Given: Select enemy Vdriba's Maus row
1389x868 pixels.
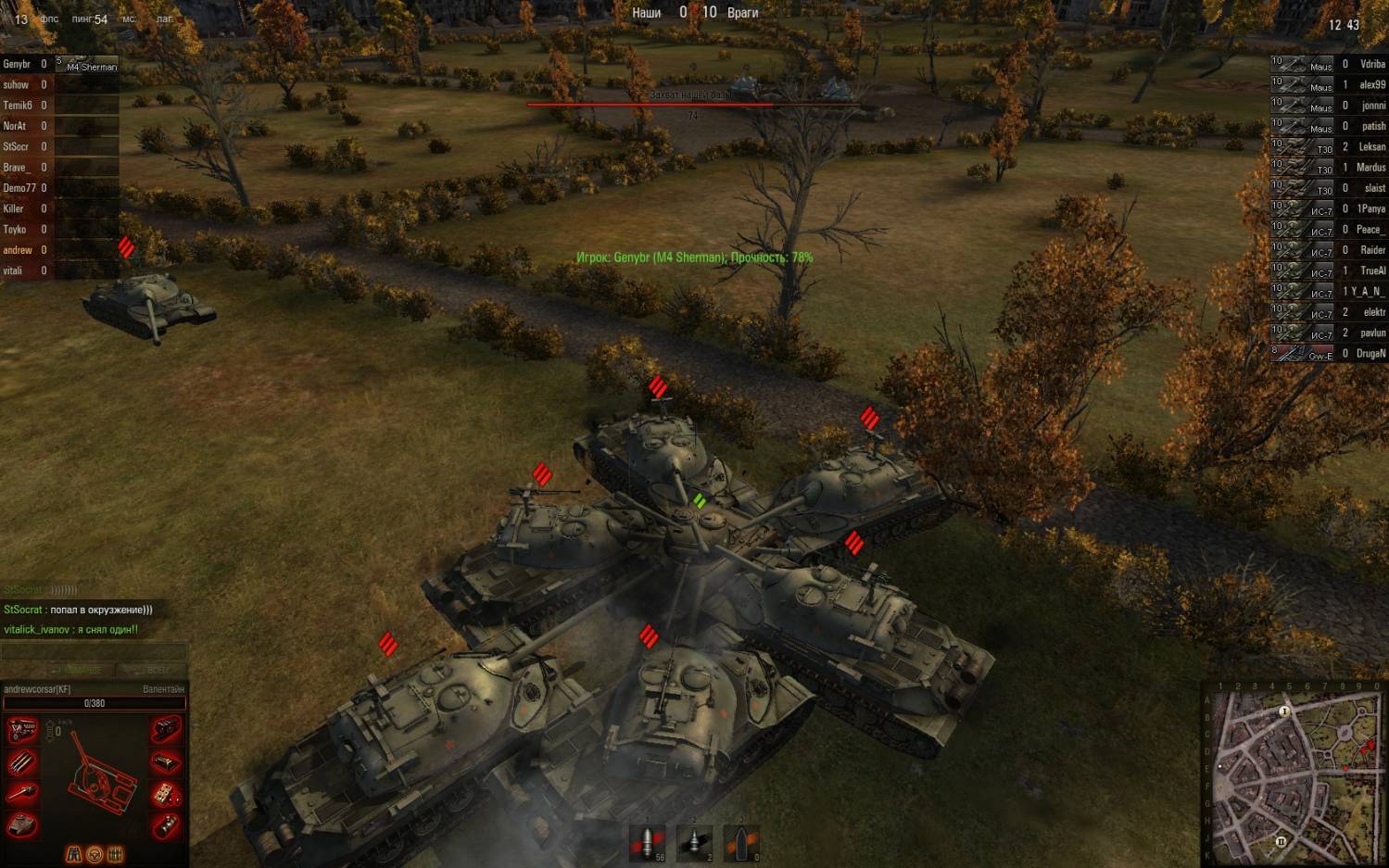Looking at the screenshot, I should (x=1329, y=65).
